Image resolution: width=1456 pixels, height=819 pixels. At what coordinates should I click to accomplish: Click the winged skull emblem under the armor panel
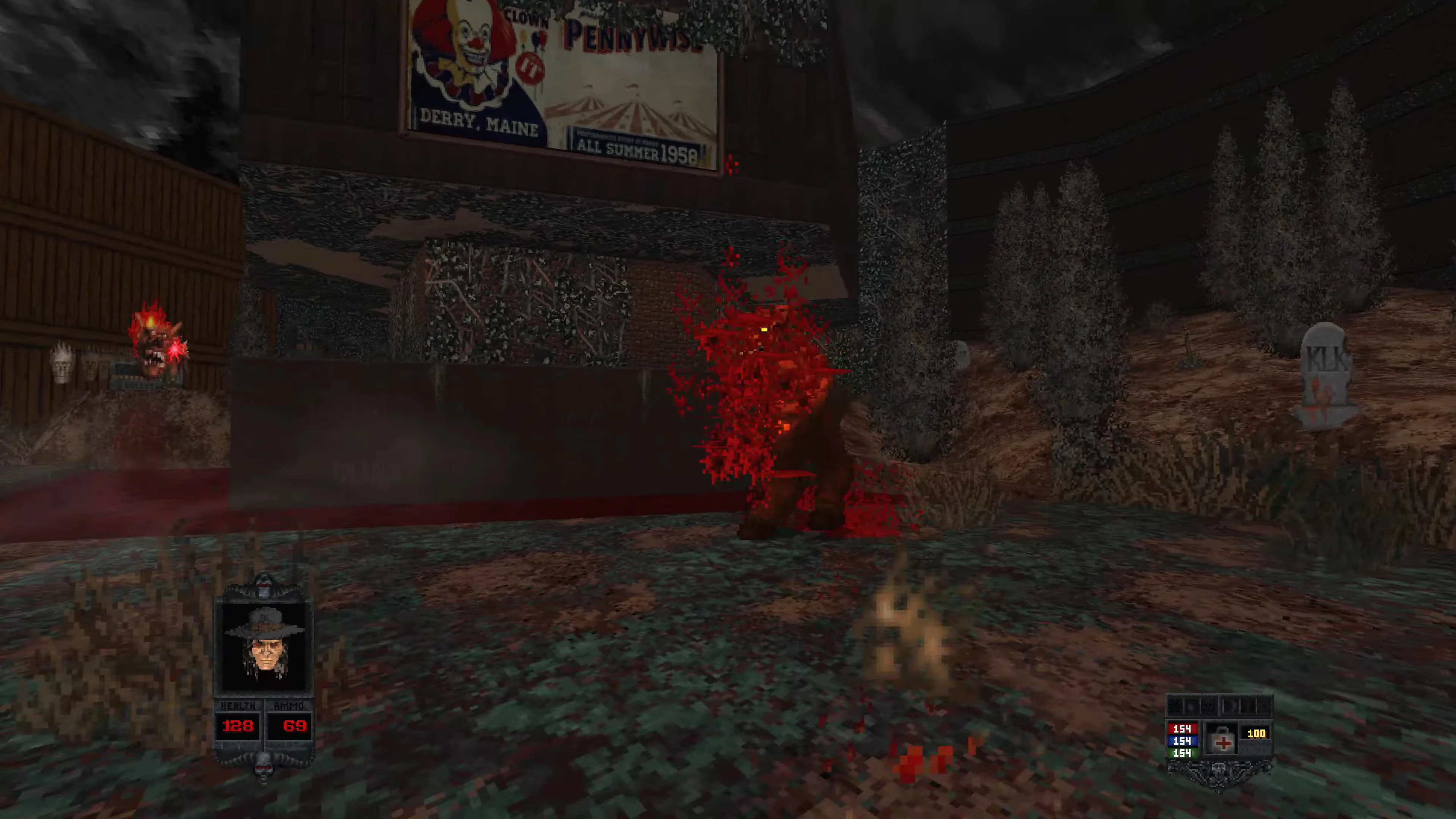[x=1219, y=772]
